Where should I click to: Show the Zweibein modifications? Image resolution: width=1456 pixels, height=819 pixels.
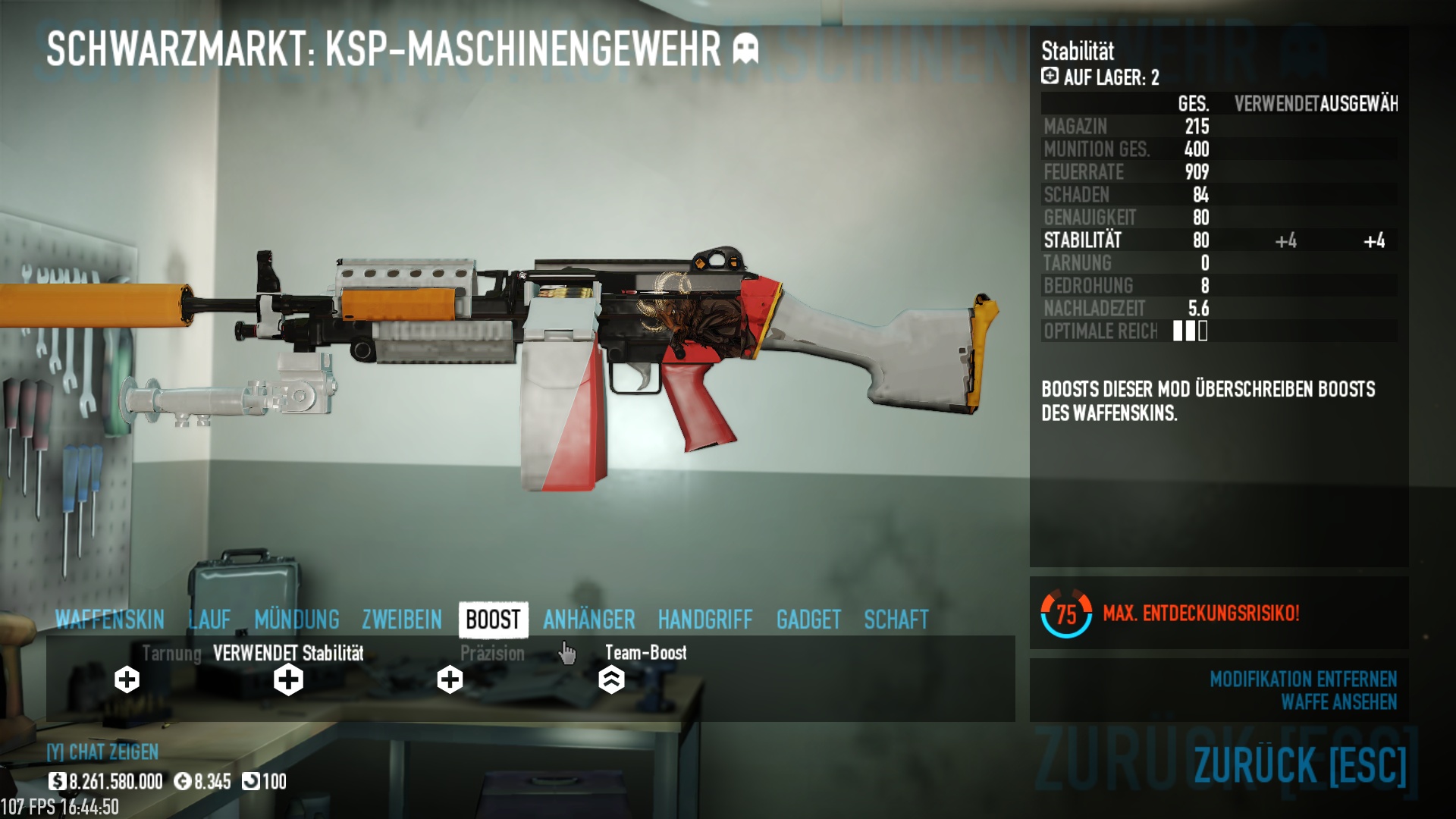point(402,620)
